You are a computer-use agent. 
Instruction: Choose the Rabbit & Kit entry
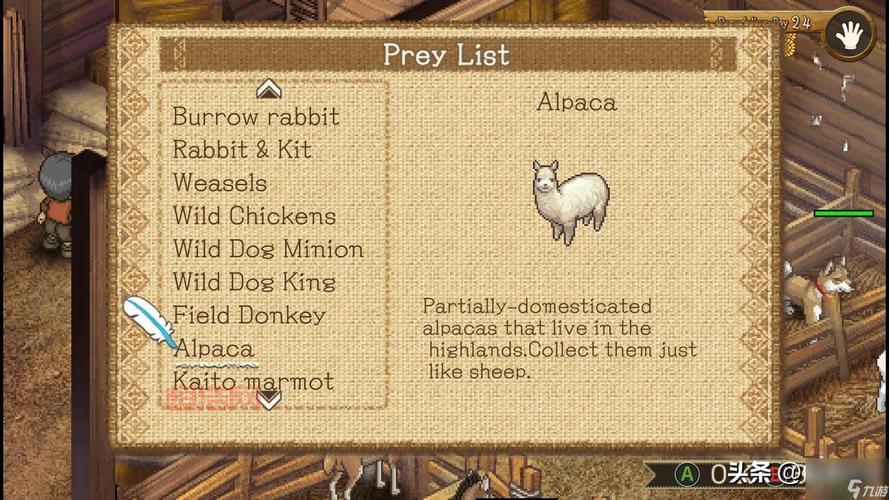(242, 150)
